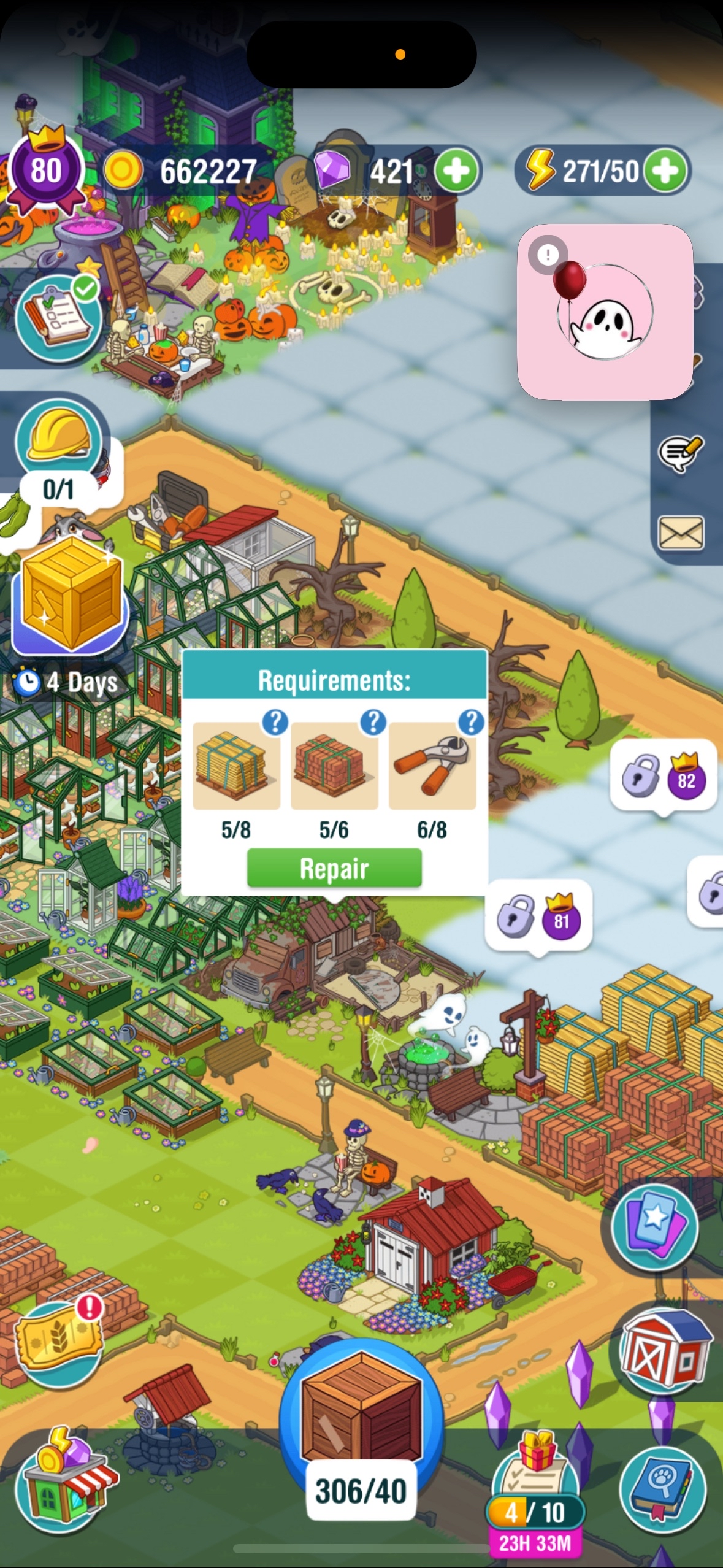
Task: Tap the wooden crate merge board button
Action: [361, 1423]
